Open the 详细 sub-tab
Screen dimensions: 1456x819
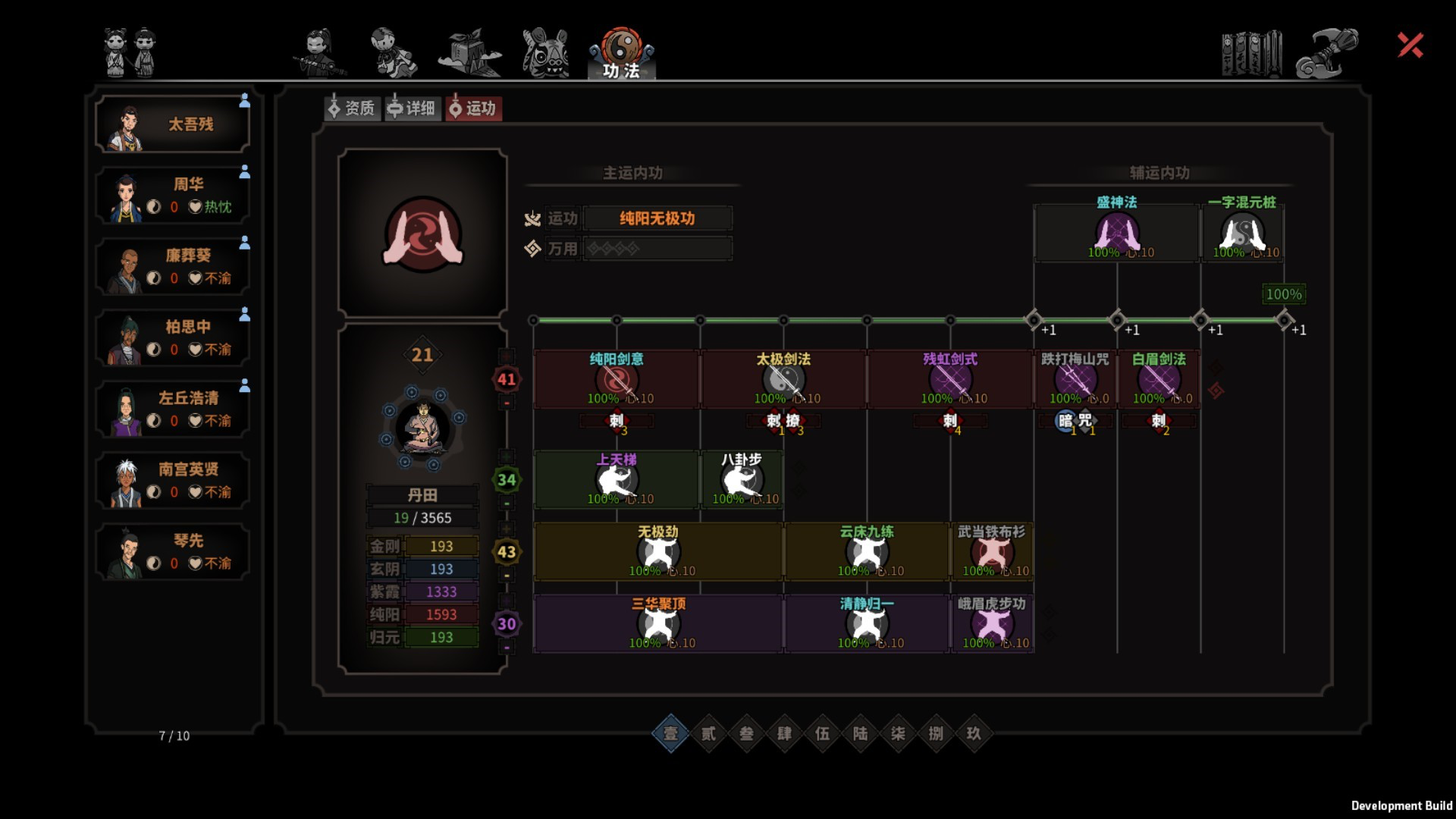click(412, 108)
